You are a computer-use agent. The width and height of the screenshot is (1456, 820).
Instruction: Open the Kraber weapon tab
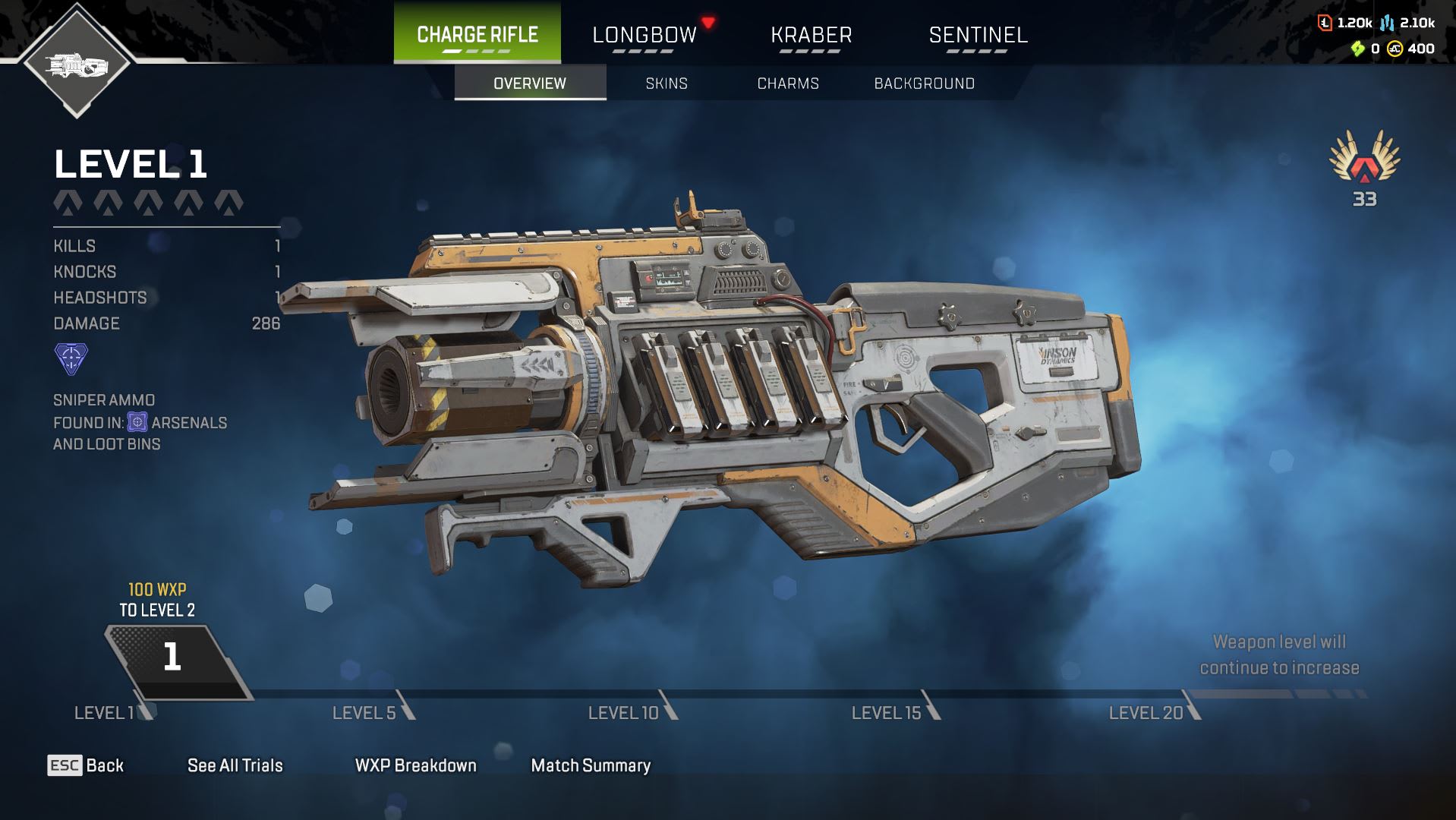coord(811,35)
